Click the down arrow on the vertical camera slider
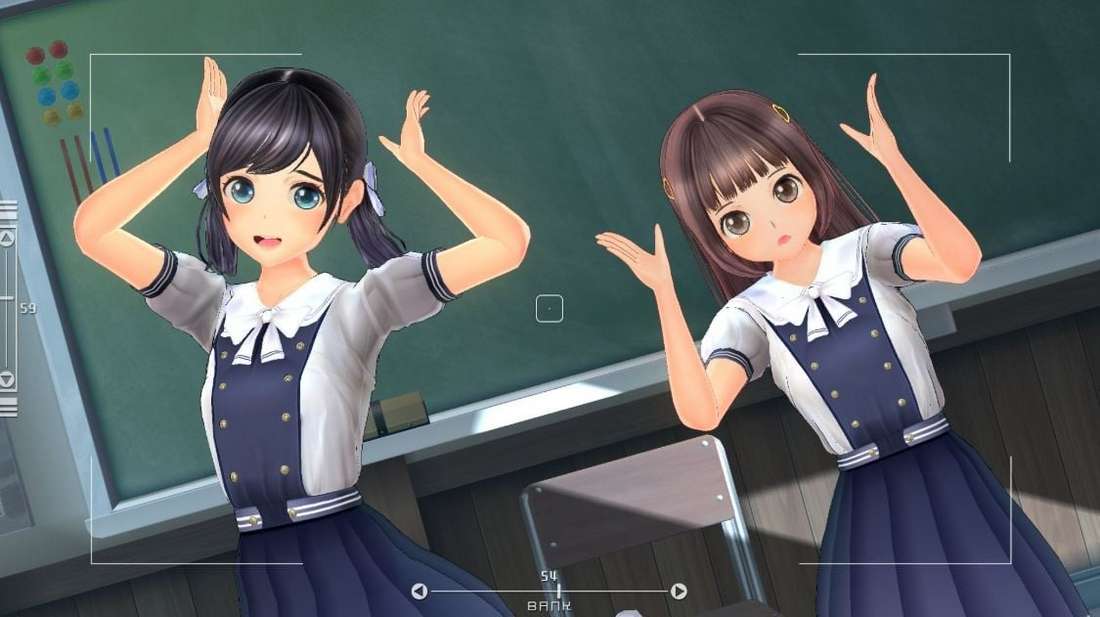Viewport: 1100px width, 617px height. [x=7, y=380]
